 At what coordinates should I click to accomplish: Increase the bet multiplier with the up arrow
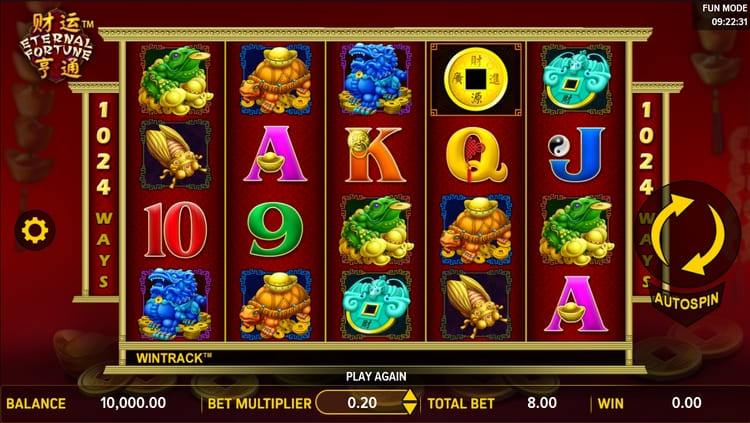pyautogui.click(x=409, y=397)
